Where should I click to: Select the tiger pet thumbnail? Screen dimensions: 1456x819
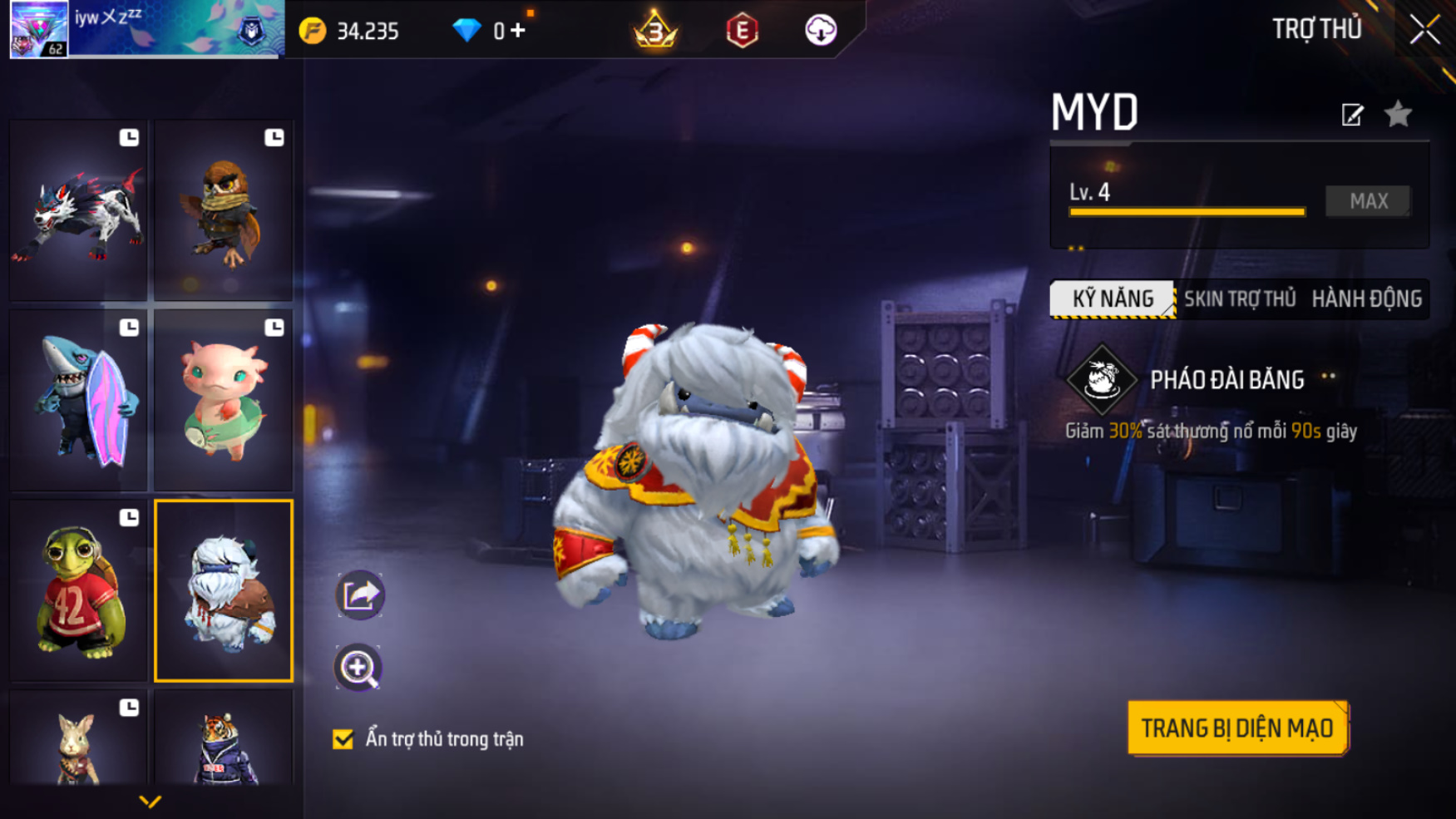pyautogui.click(x=224, y=740)
